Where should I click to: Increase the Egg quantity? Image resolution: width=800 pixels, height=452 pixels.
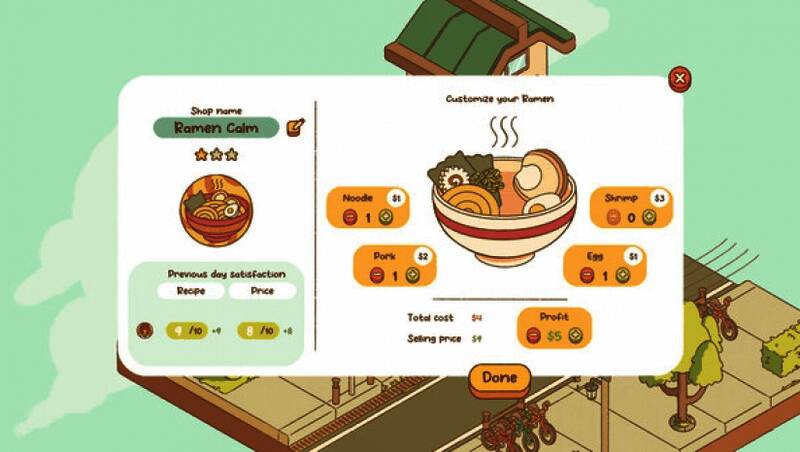[621, 275]
